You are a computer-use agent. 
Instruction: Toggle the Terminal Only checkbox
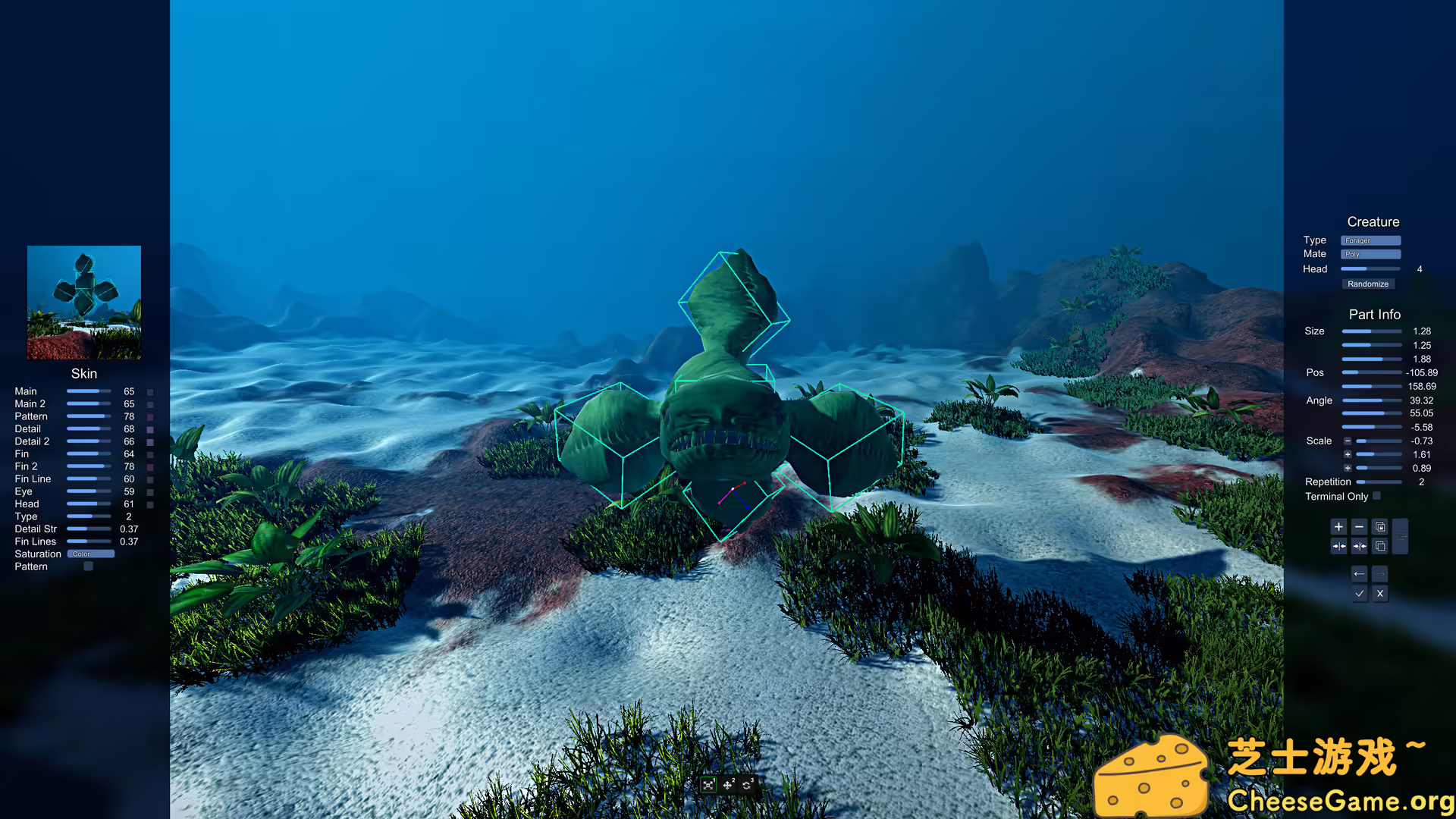pos(1377,496)
